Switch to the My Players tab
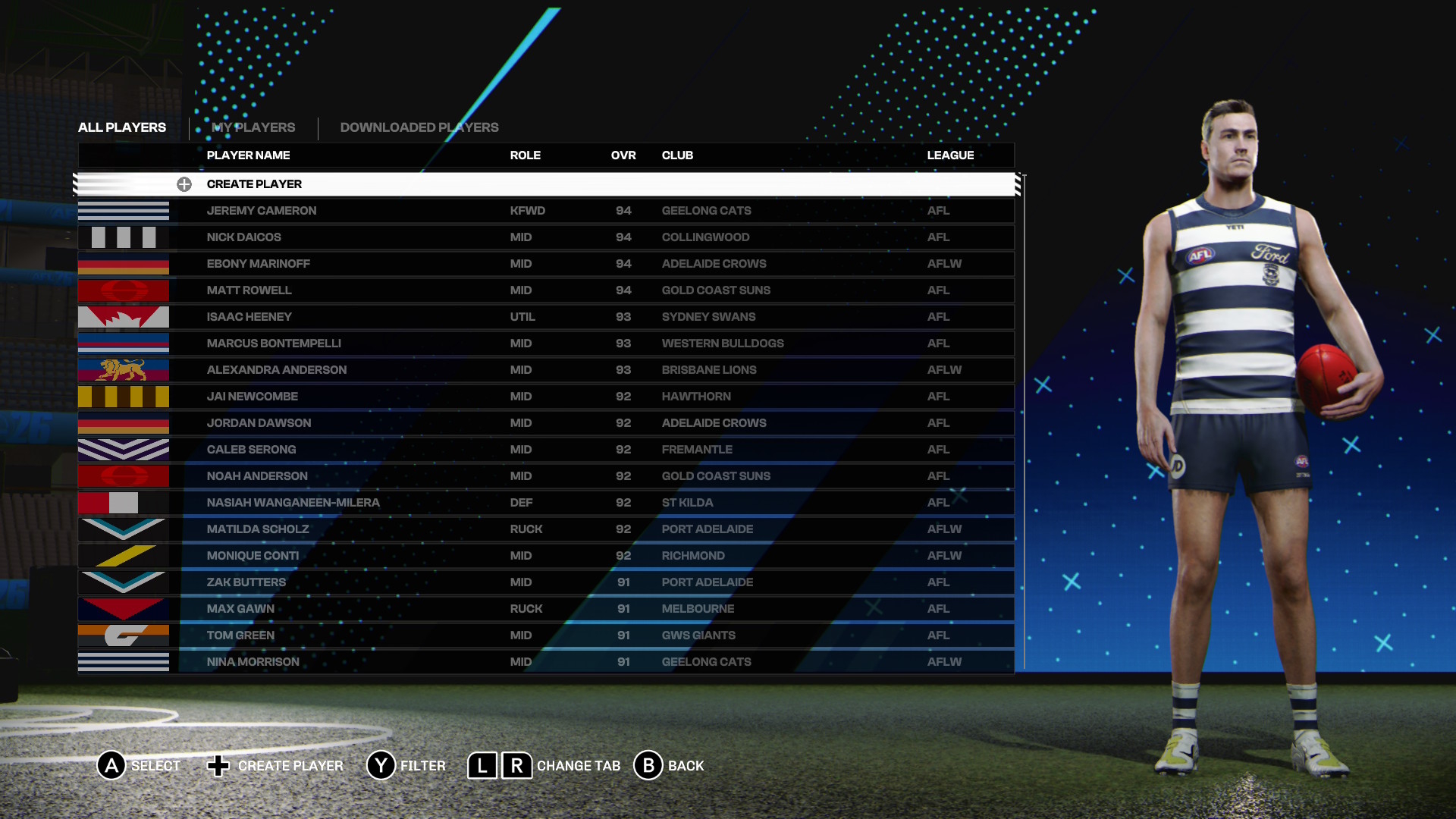This screenshot has height=819, width=1456. 253,127
